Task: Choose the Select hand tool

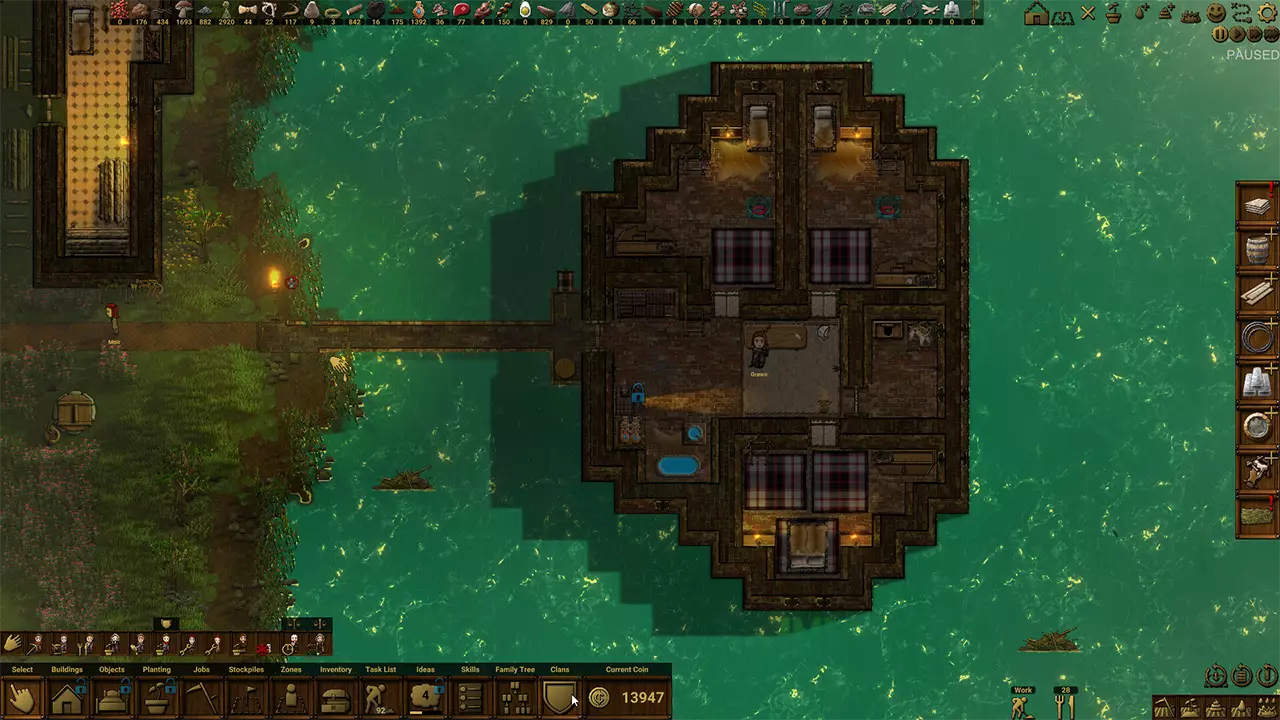Action: tap(22, 697)
